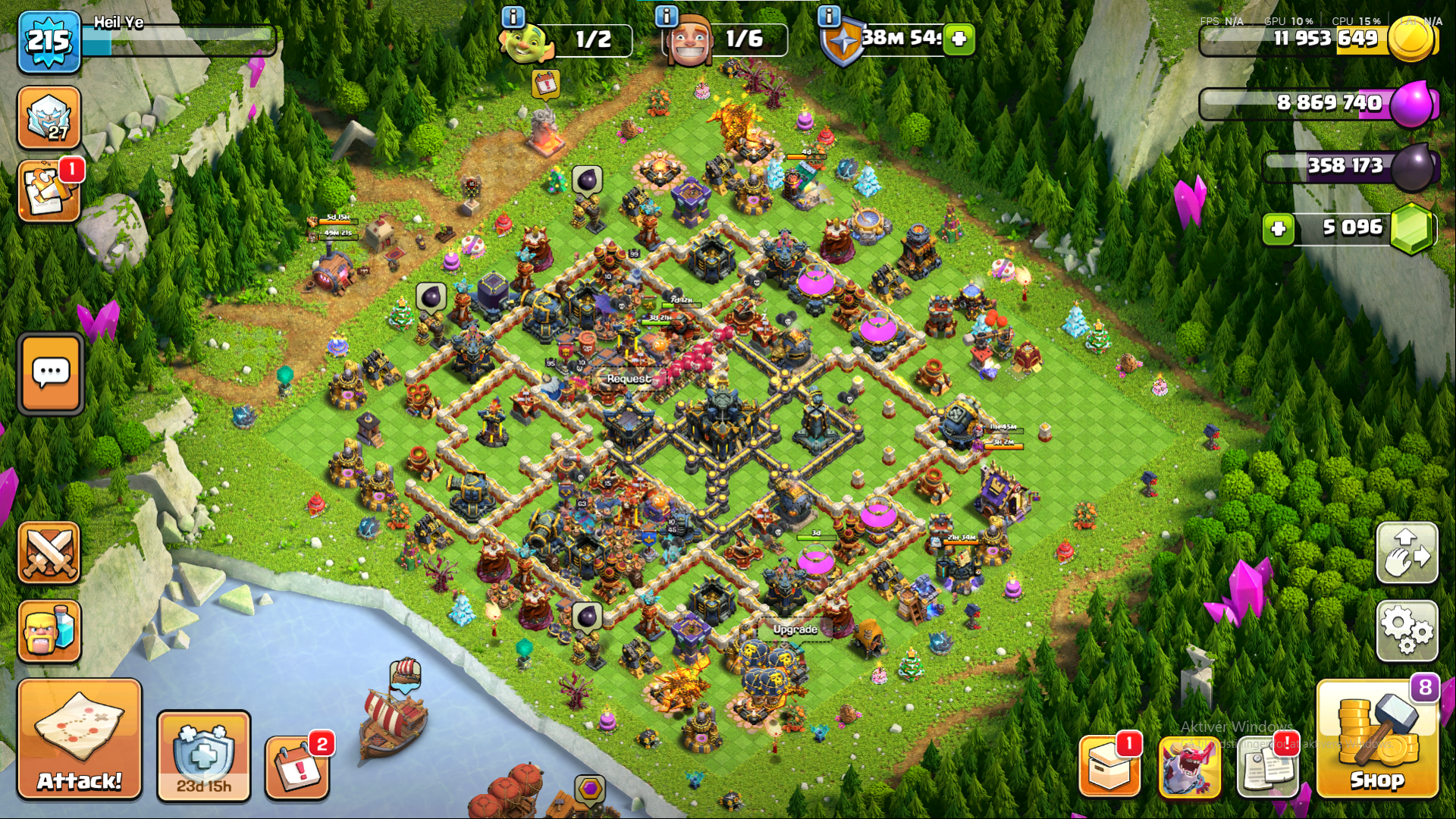Show the builder availability info

[666, 17]
